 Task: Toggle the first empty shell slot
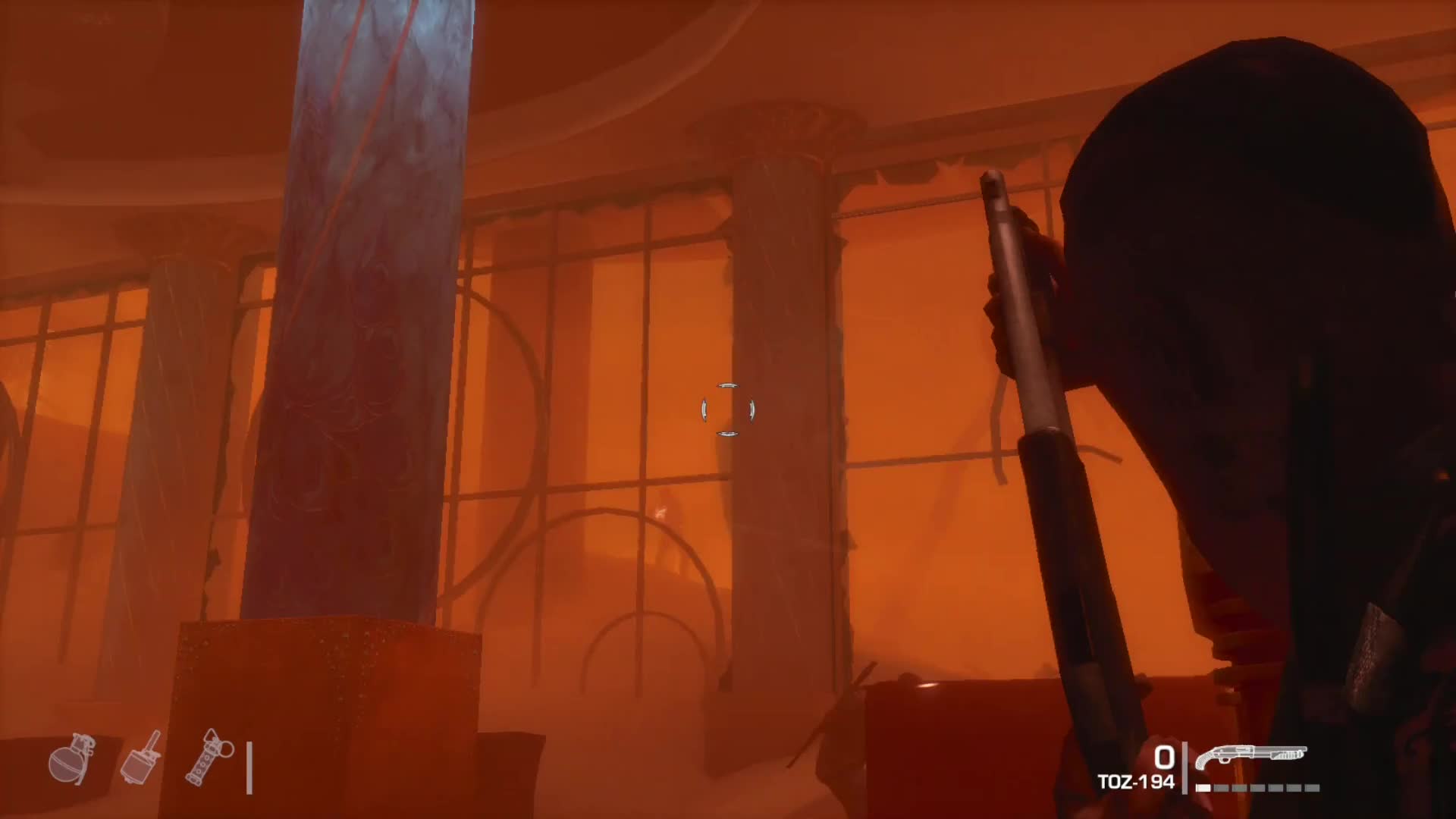click(1222, 787)
